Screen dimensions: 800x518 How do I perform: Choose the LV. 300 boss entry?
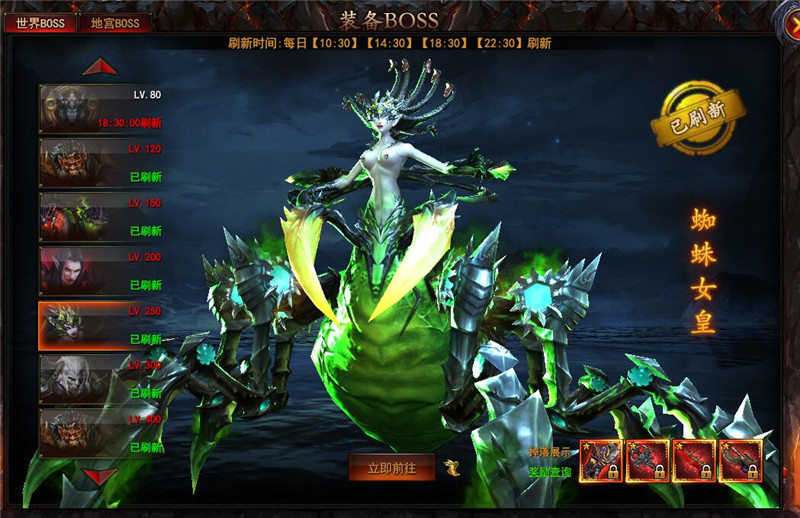101,379
